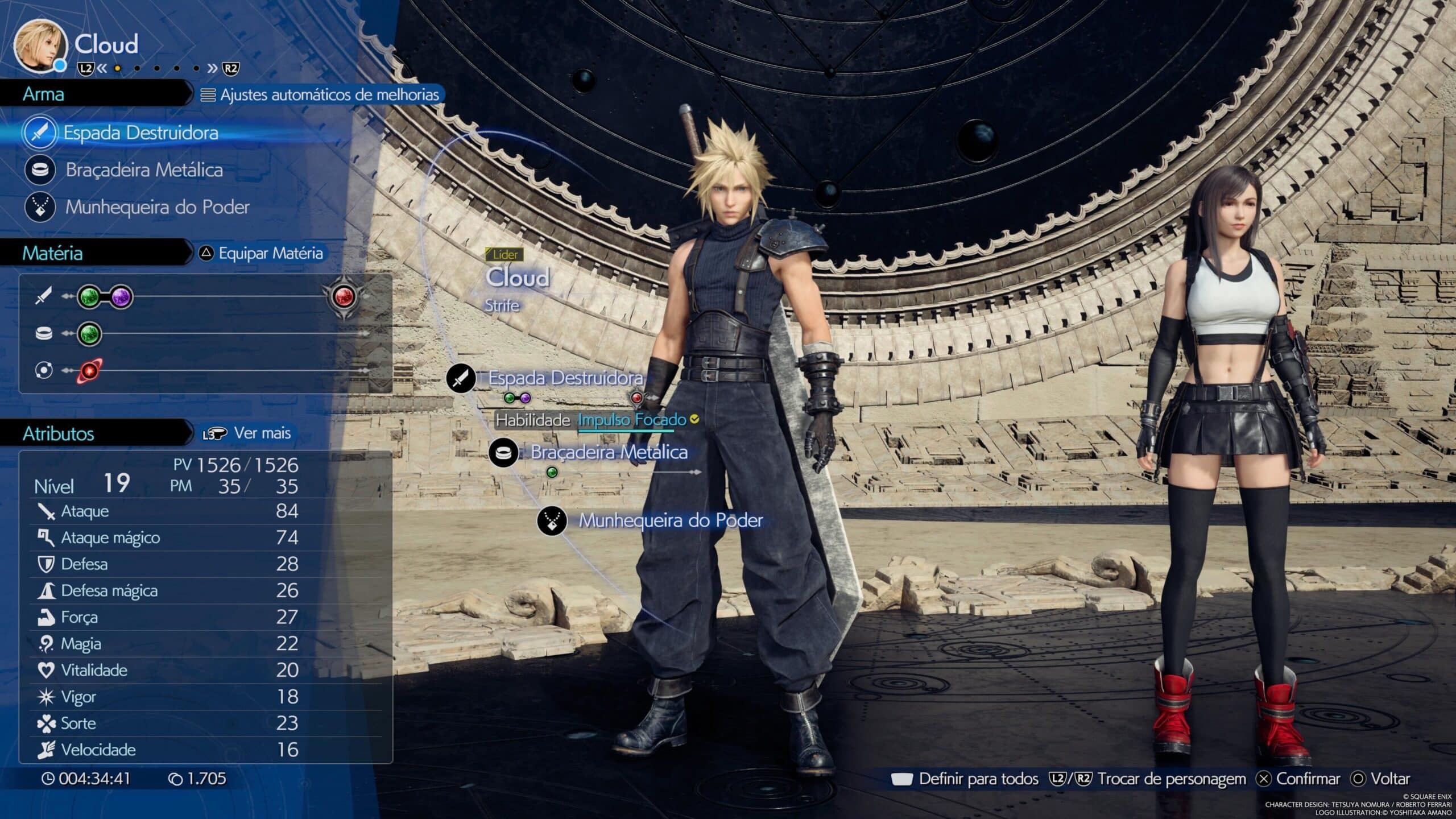The width and height of the screenshot is (1456, 819).
Task: Select the purple materia orb in the weapon slot
Action: tap(121, 298)
